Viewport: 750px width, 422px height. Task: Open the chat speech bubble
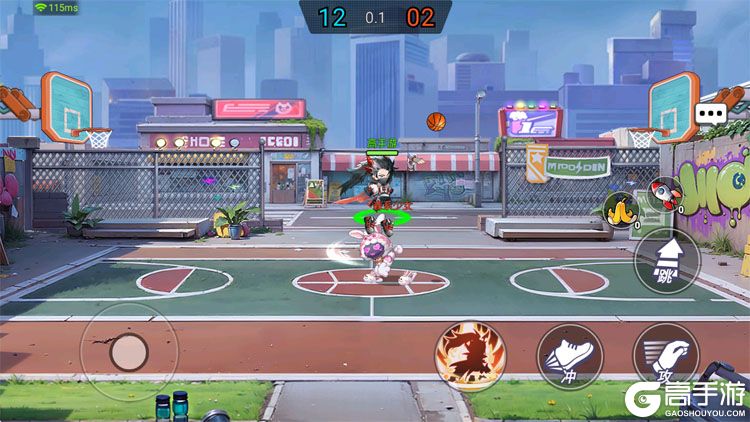pyautogui.click(x=711, y=113)
